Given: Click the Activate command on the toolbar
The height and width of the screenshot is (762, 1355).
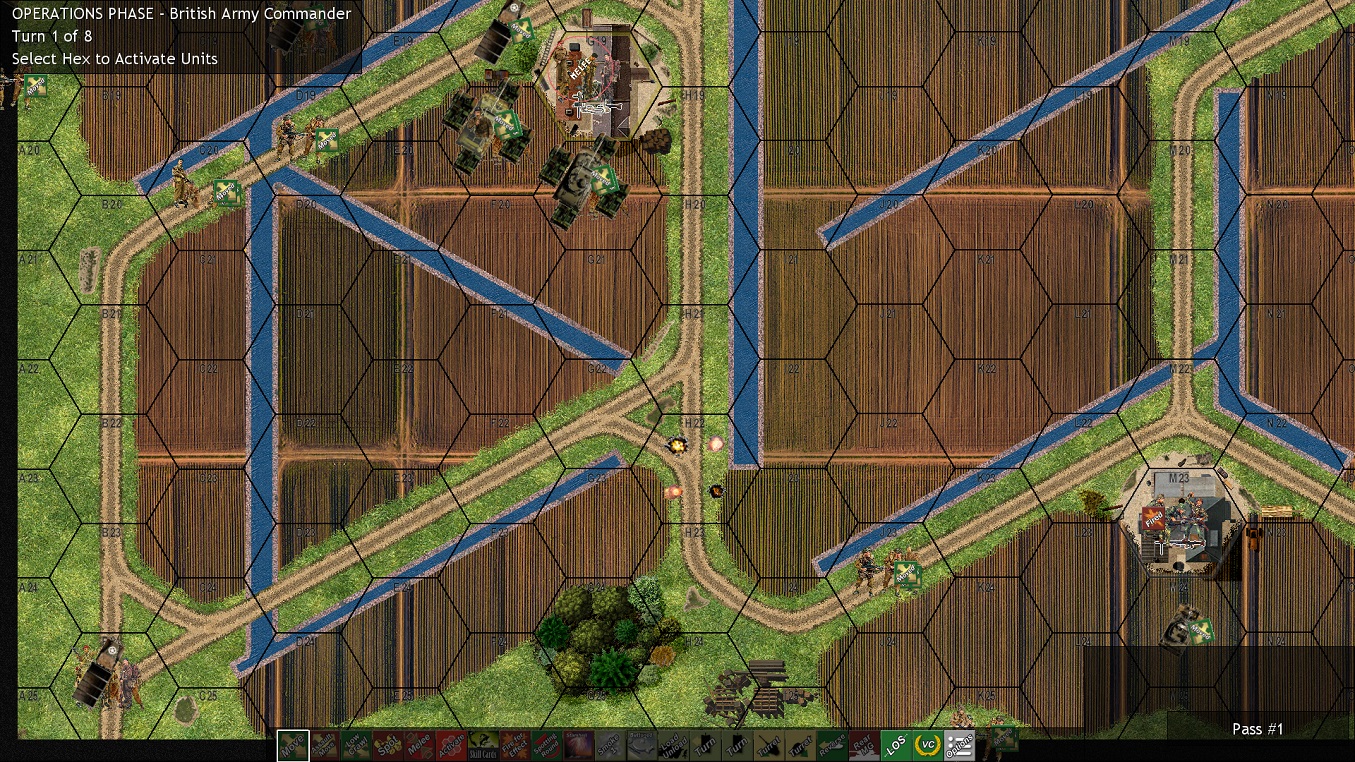Looking at the screenshot, I should (x=450, y=745).
